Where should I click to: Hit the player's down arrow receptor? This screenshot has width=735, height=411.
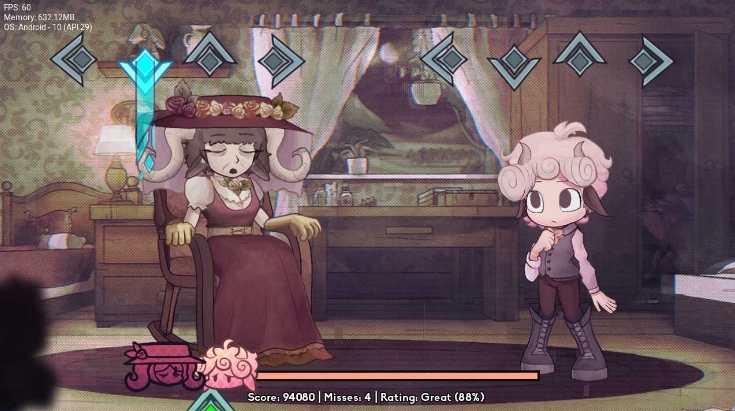(x=514, y=62)
